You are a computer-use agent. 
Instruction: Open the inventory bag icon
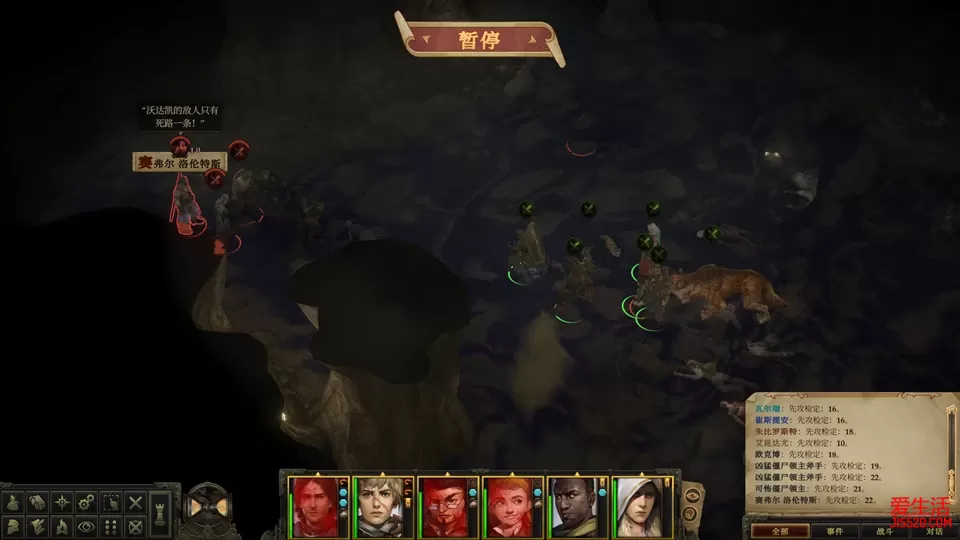coord(14,502)
